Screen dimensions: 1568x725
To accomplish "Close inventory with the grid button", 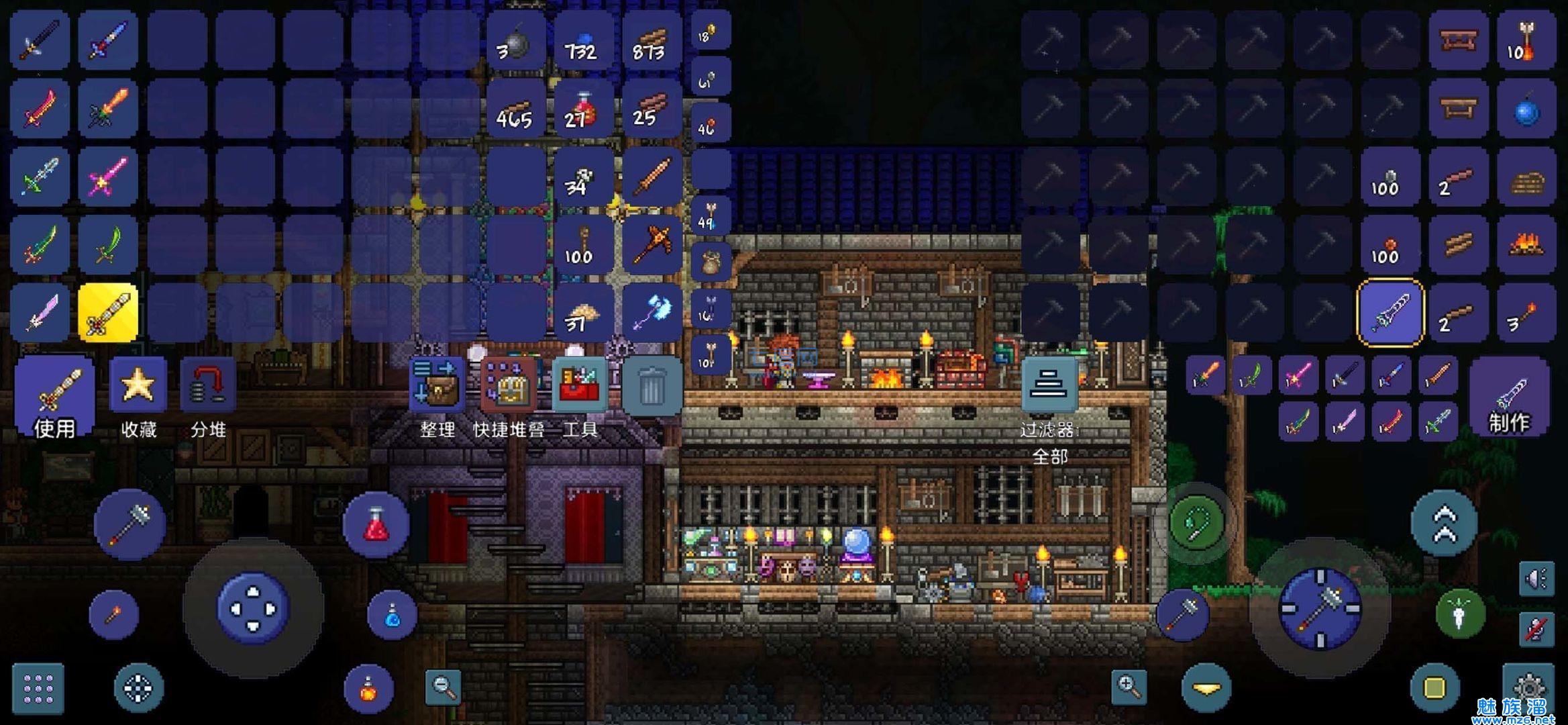I will coord(38,688).
